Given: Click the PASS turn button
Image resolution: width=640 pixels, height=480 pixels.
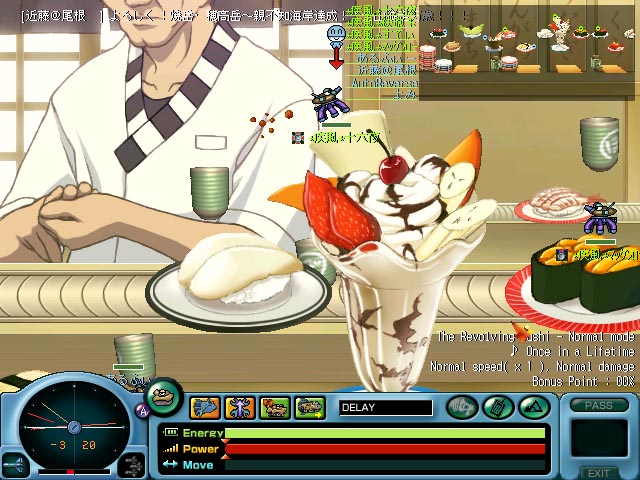Looking at the screenshot, I should pyautogui.click(x=599, y=405).
